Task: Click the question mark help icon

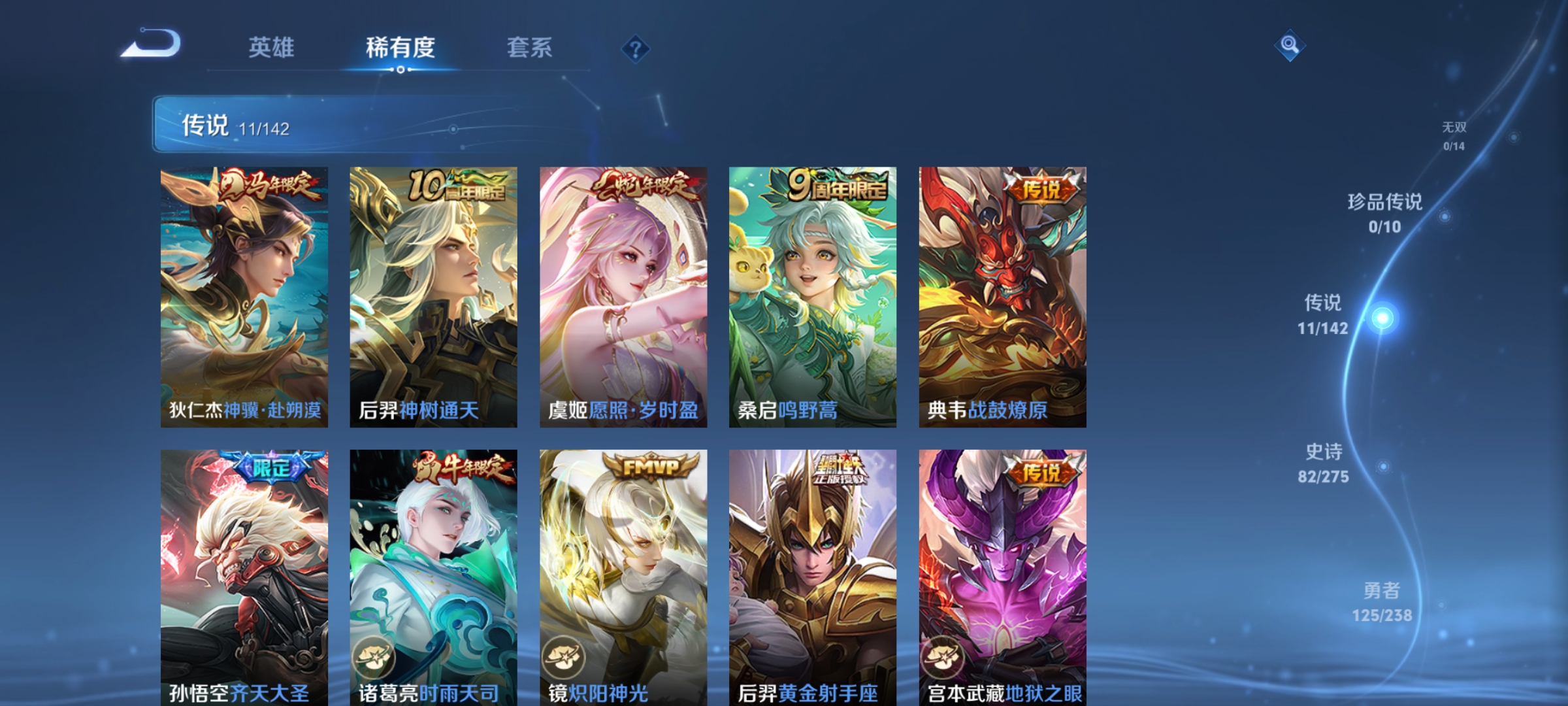Action: point(637,50)
